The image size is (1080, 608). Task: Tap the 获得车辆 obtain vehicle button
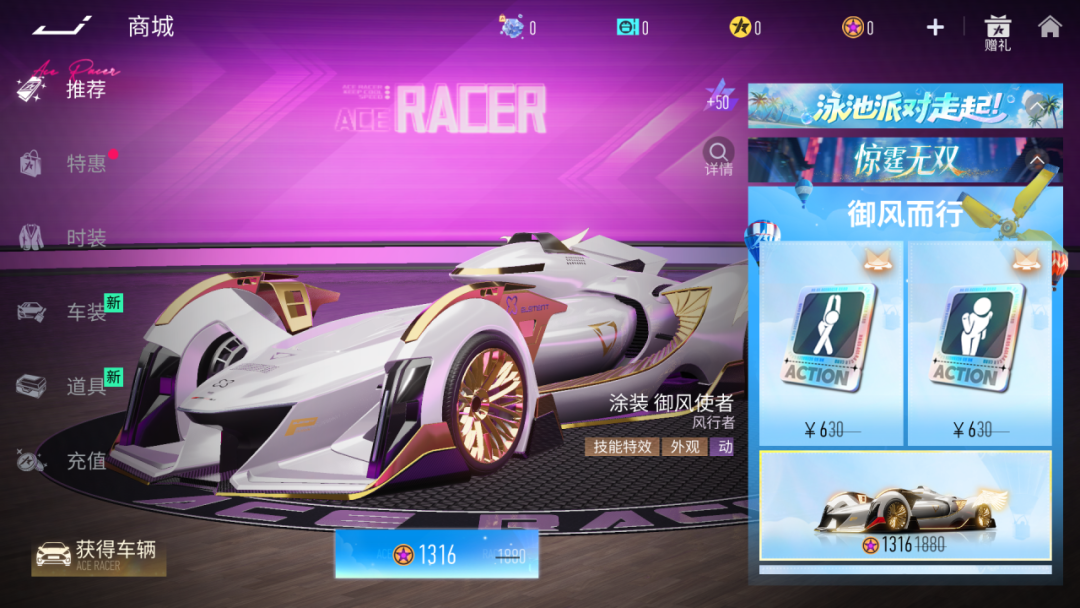(x=98, y=554)
